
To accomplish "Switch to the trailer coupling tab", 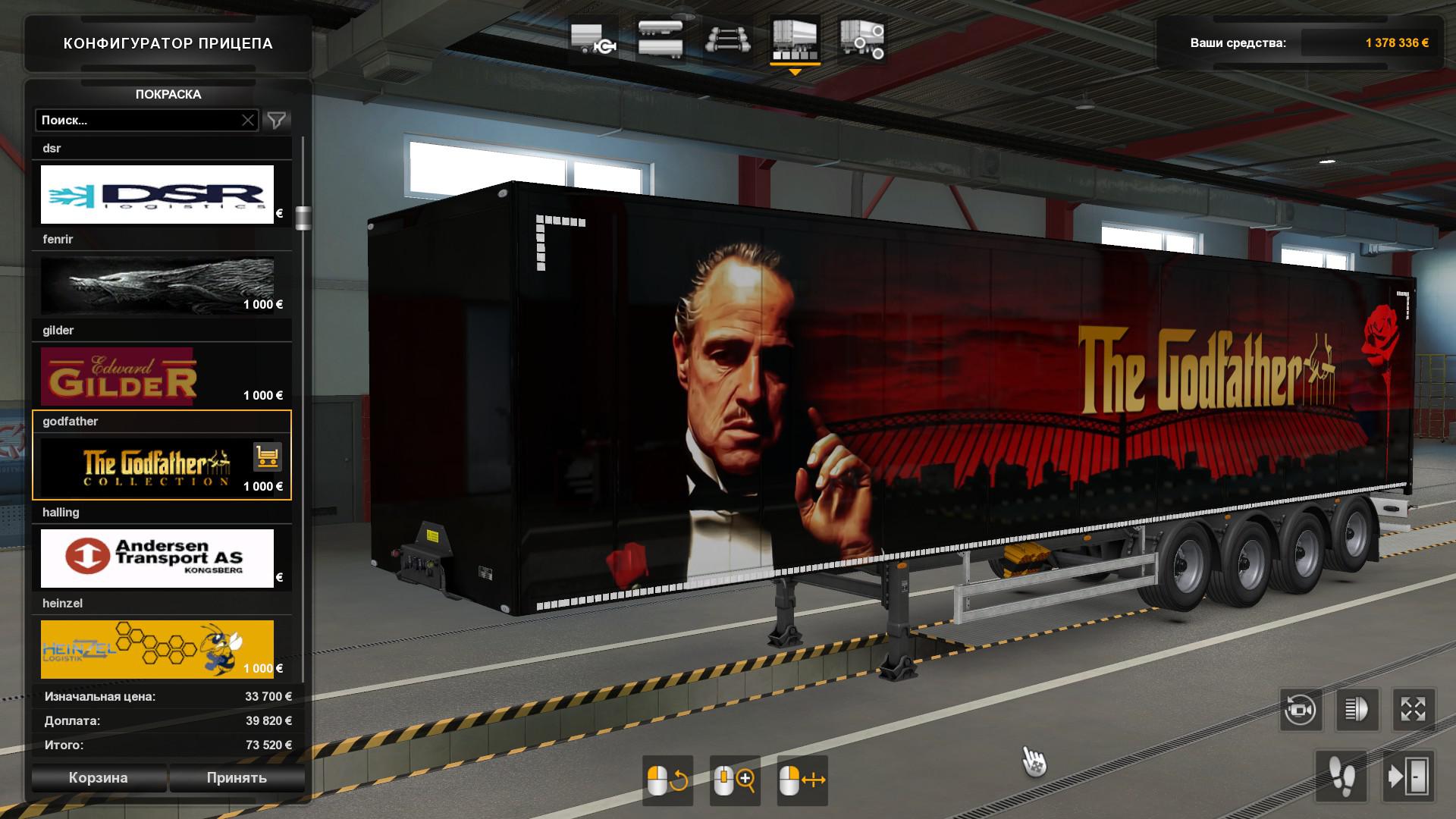I will point(592,39).
